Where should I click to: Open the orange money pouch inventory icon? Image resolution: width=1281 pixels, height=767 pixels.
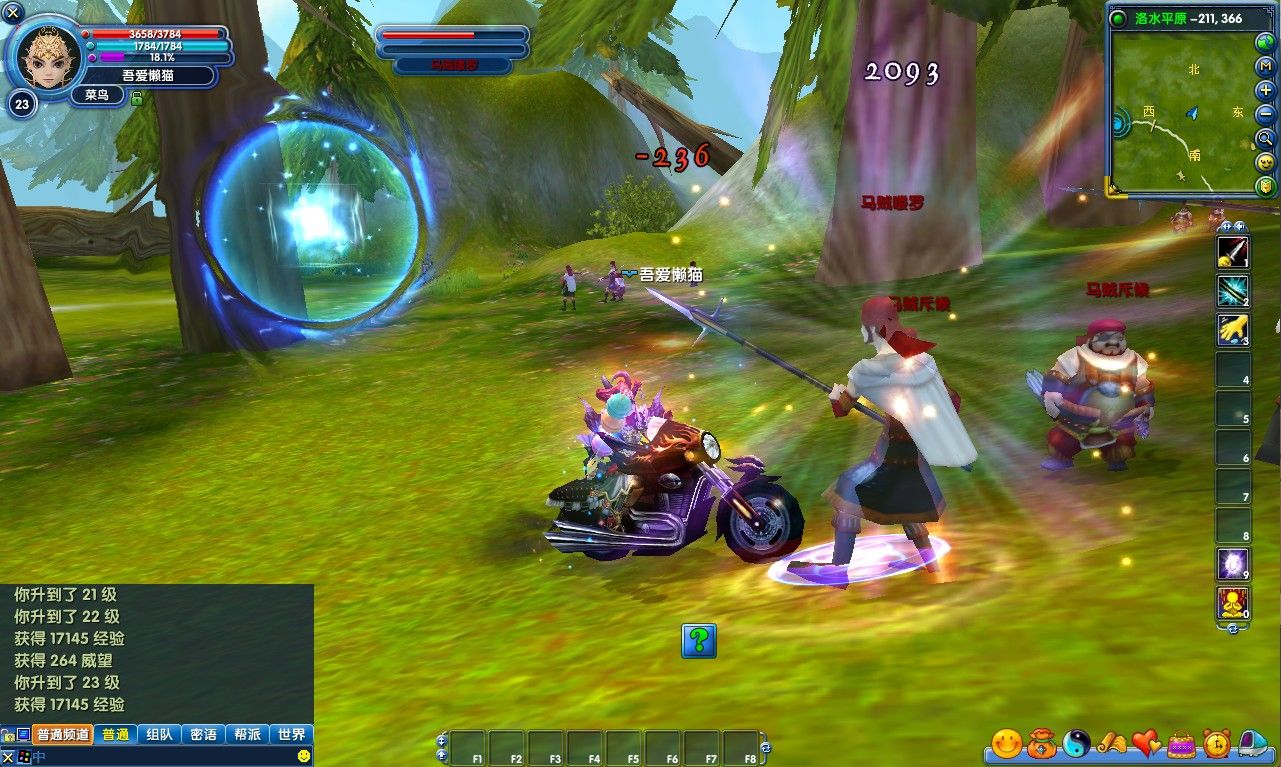coord(1041,743)
